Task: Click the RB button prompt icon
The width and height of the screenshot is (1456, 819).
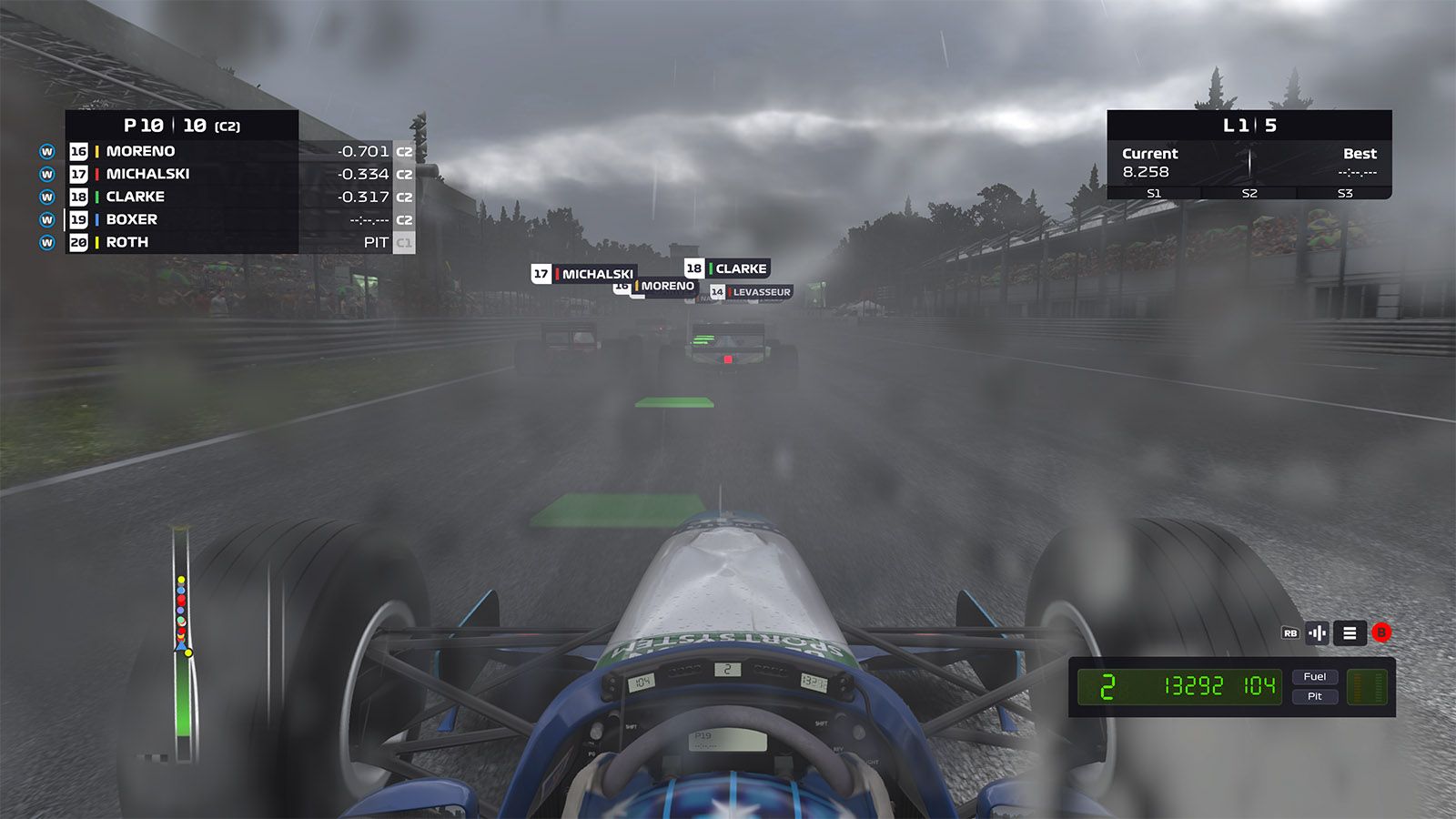Action: tap(1289, 632)
